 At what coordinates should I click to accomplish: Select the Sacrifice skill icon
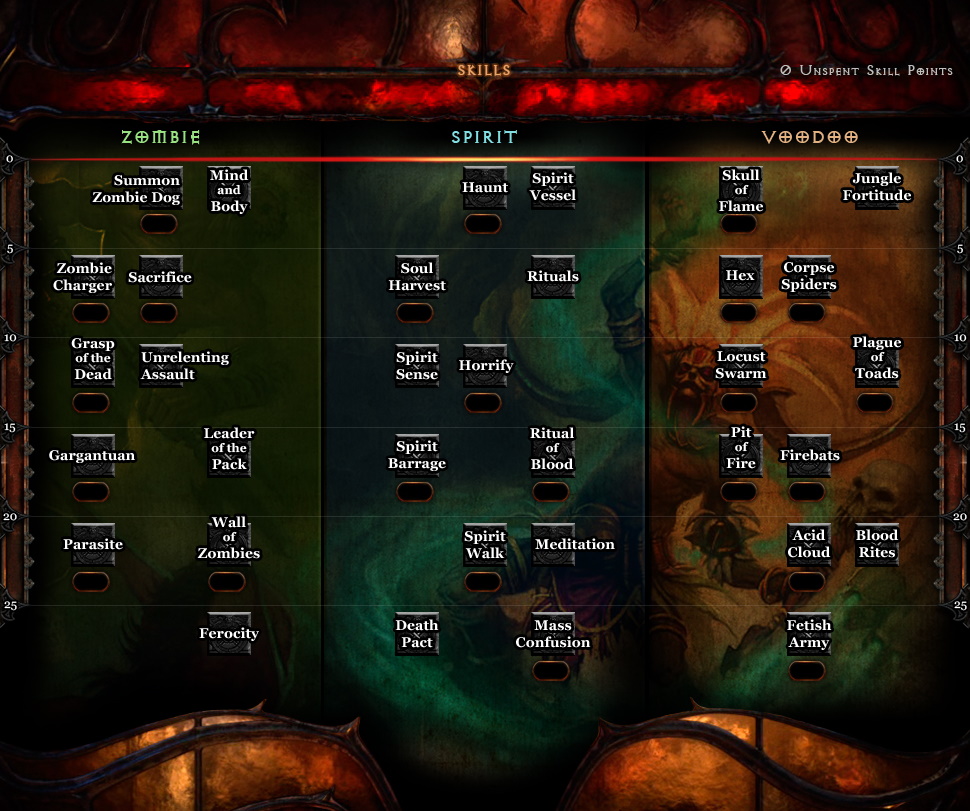click(x=160, y=277)
